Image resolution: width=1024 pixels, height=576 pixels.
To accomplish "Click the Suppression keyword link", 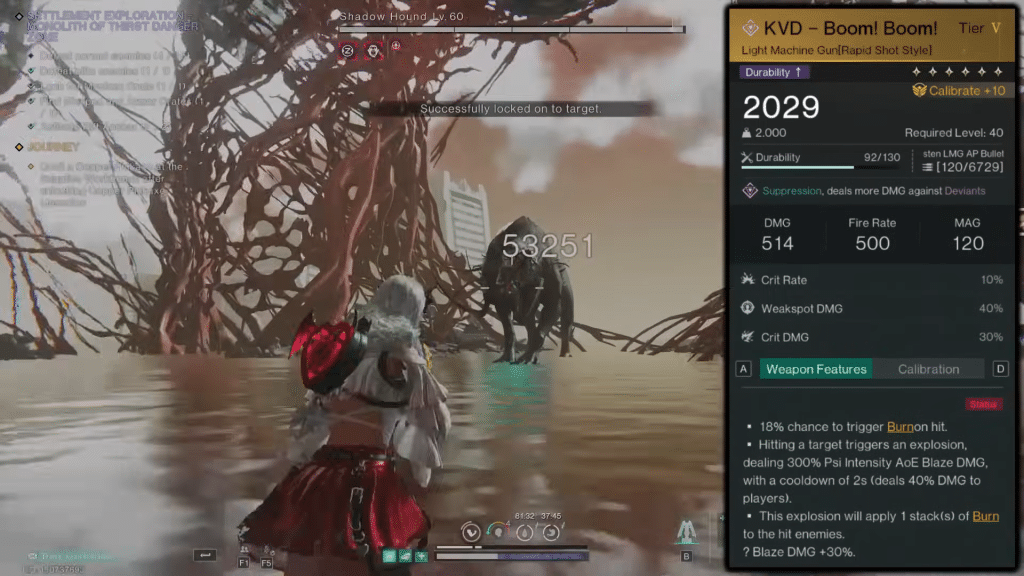I will (792, 190).
